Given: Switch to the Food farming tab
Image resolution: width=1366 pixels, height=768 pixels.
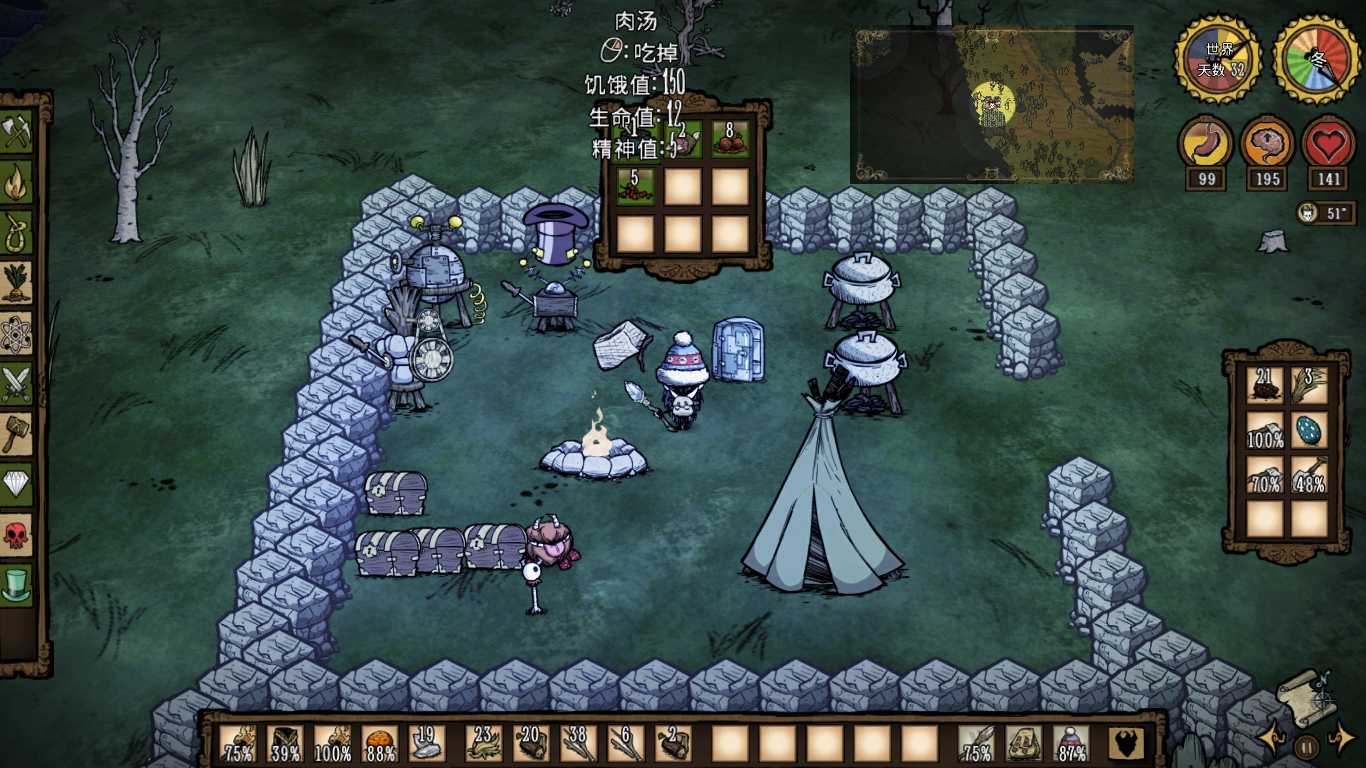Looking at the screenshot, I should (18, 283).
